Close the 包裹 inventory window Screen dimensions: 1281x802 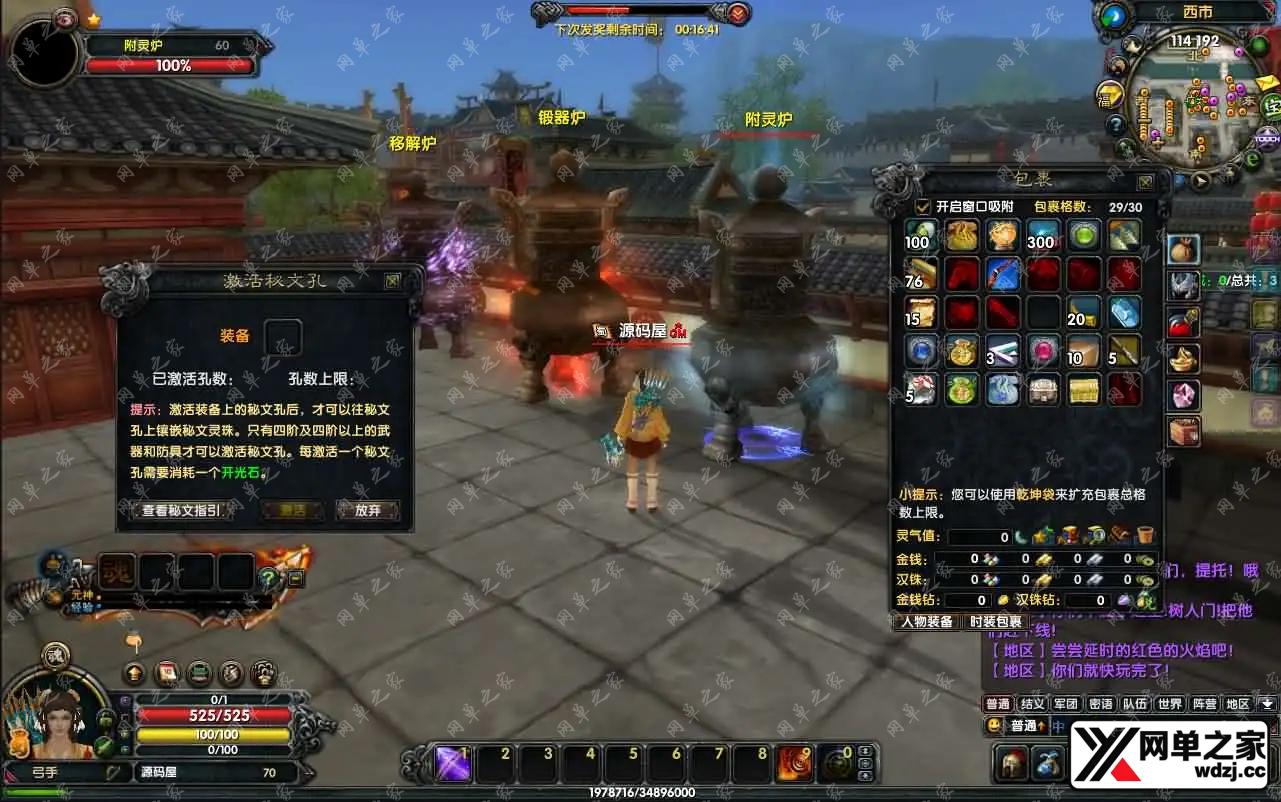1146,182
